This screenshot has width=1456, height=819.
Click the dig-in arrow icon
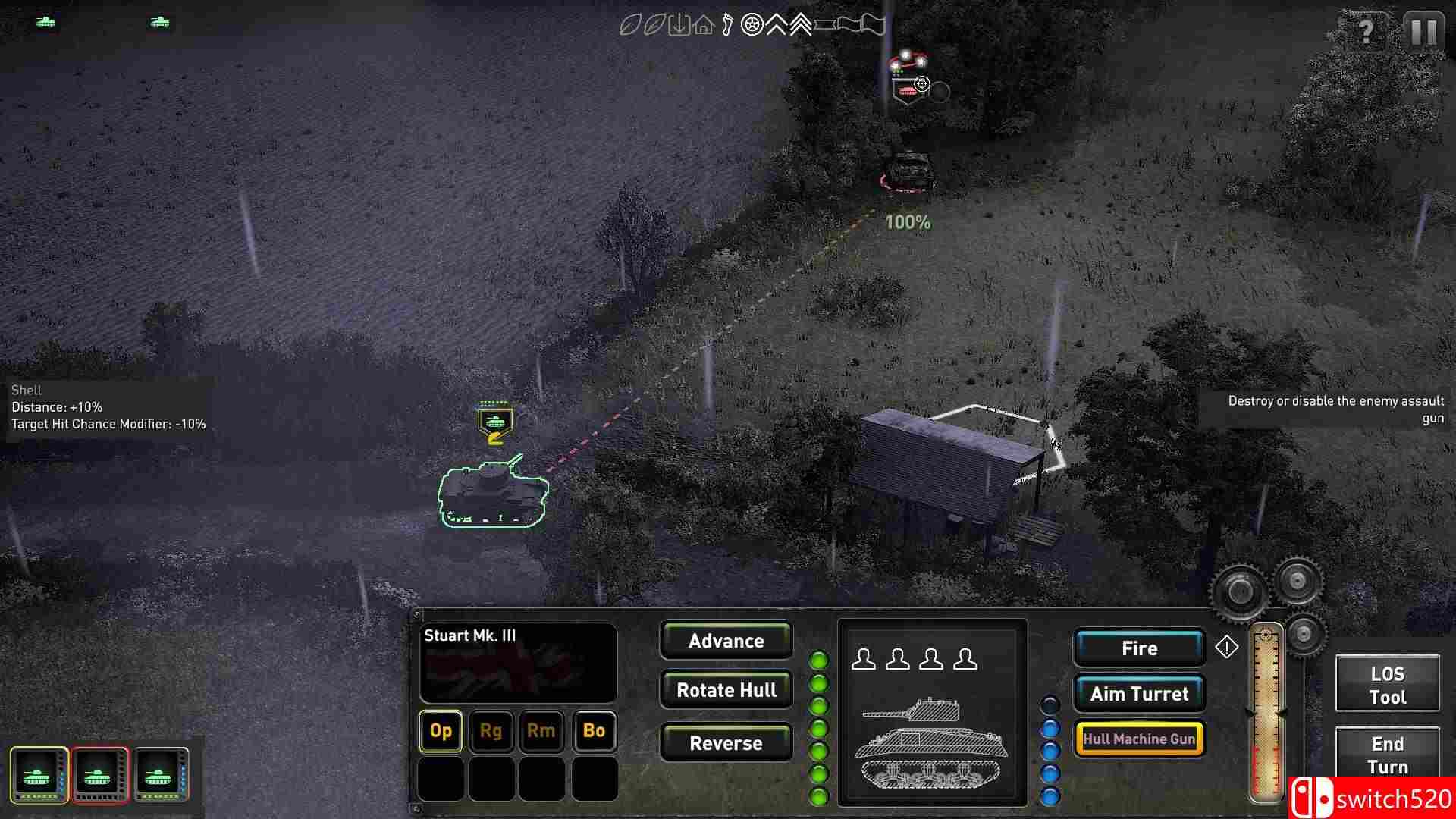(x=679, y=25)
